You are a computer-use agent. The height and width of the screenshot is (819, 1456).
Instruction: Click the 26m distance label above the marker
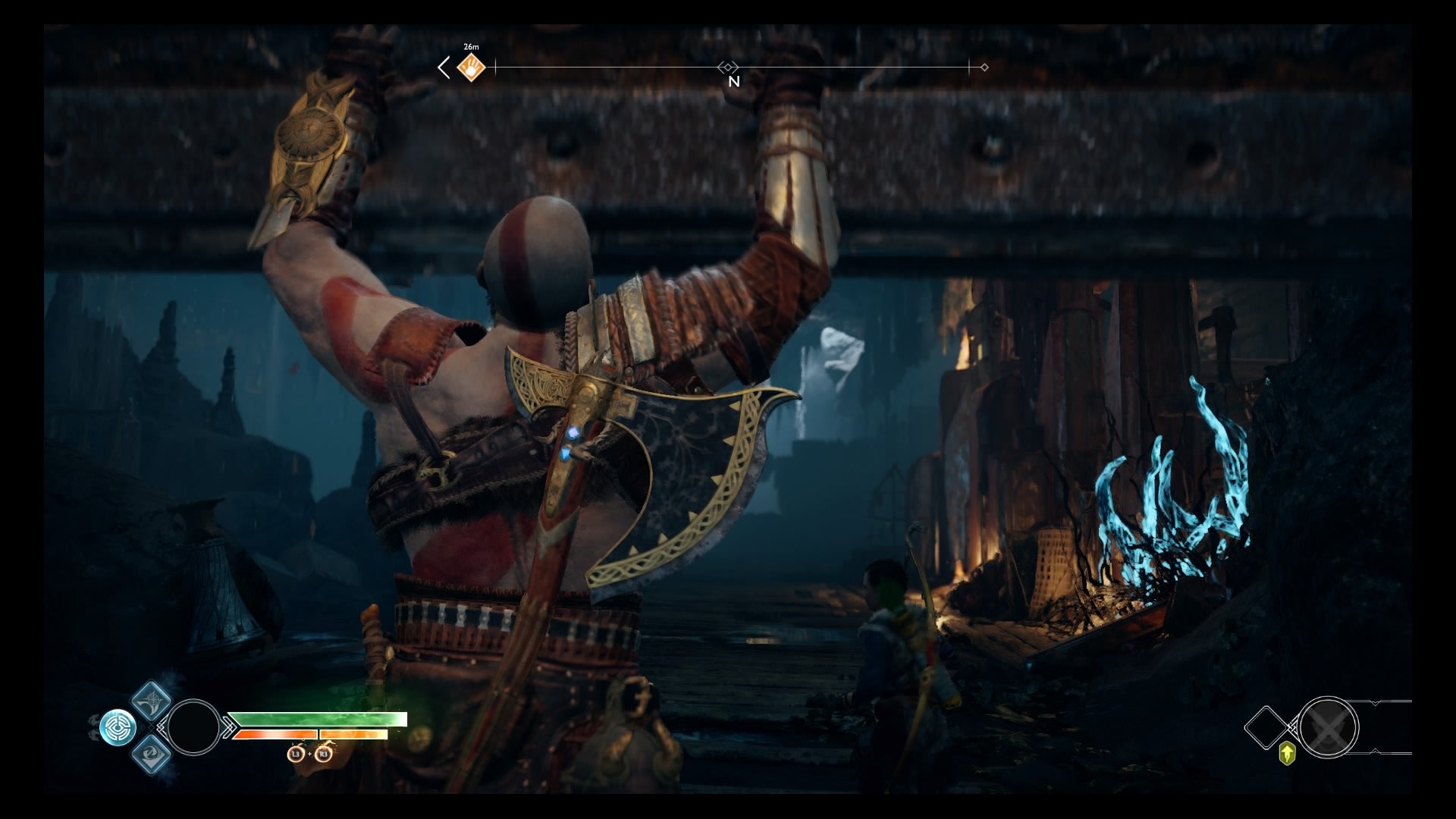(471, 47)
